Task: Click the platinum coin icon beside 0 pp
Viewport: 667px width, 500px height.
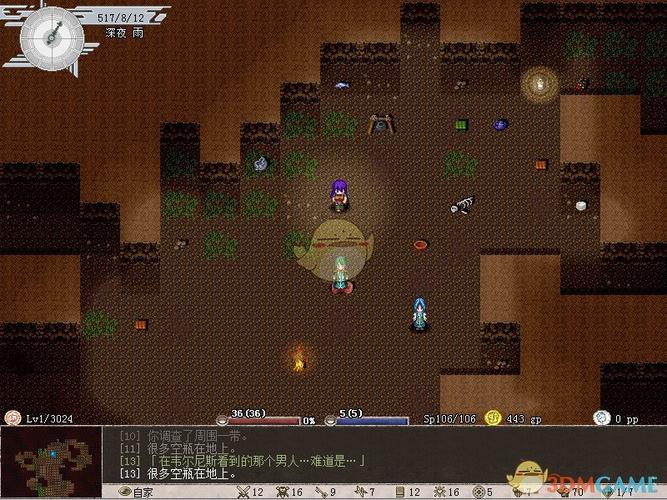Action: pos(601,418)
